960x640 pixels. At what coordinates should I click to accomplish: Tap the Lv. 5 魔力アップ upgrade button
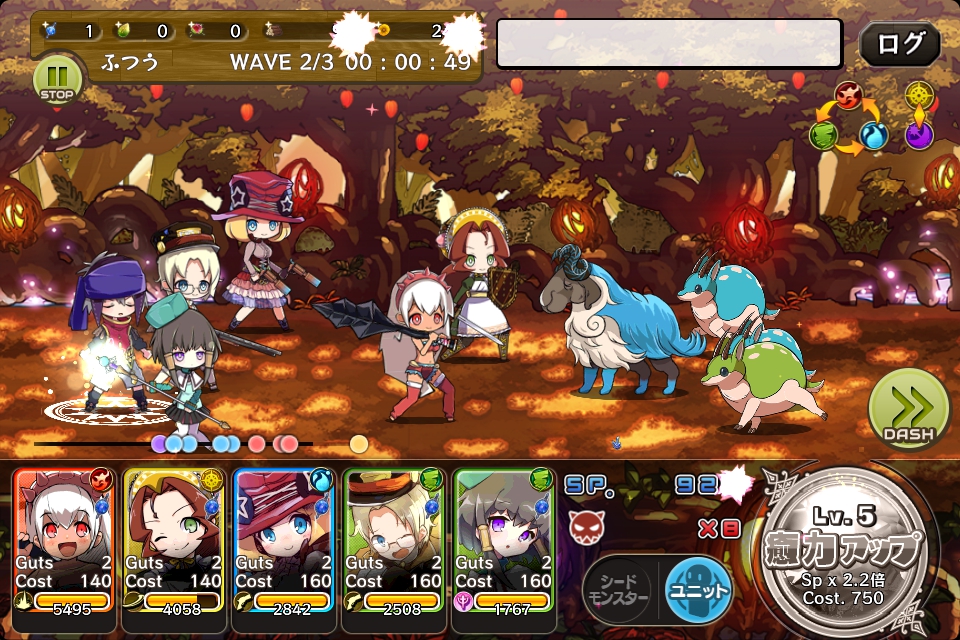tap(852, 555)
